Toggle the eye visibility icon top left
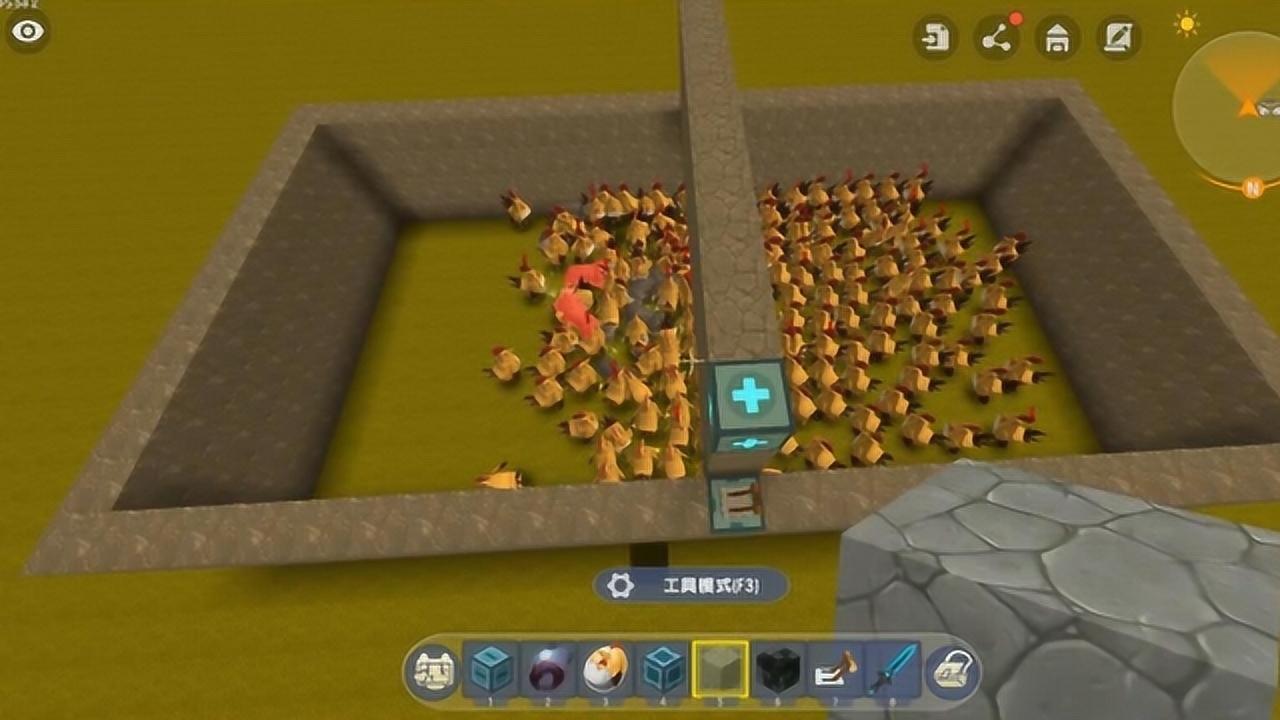Image resolution: width=1280 pixels, height=720 pixels. pos(27,30)
